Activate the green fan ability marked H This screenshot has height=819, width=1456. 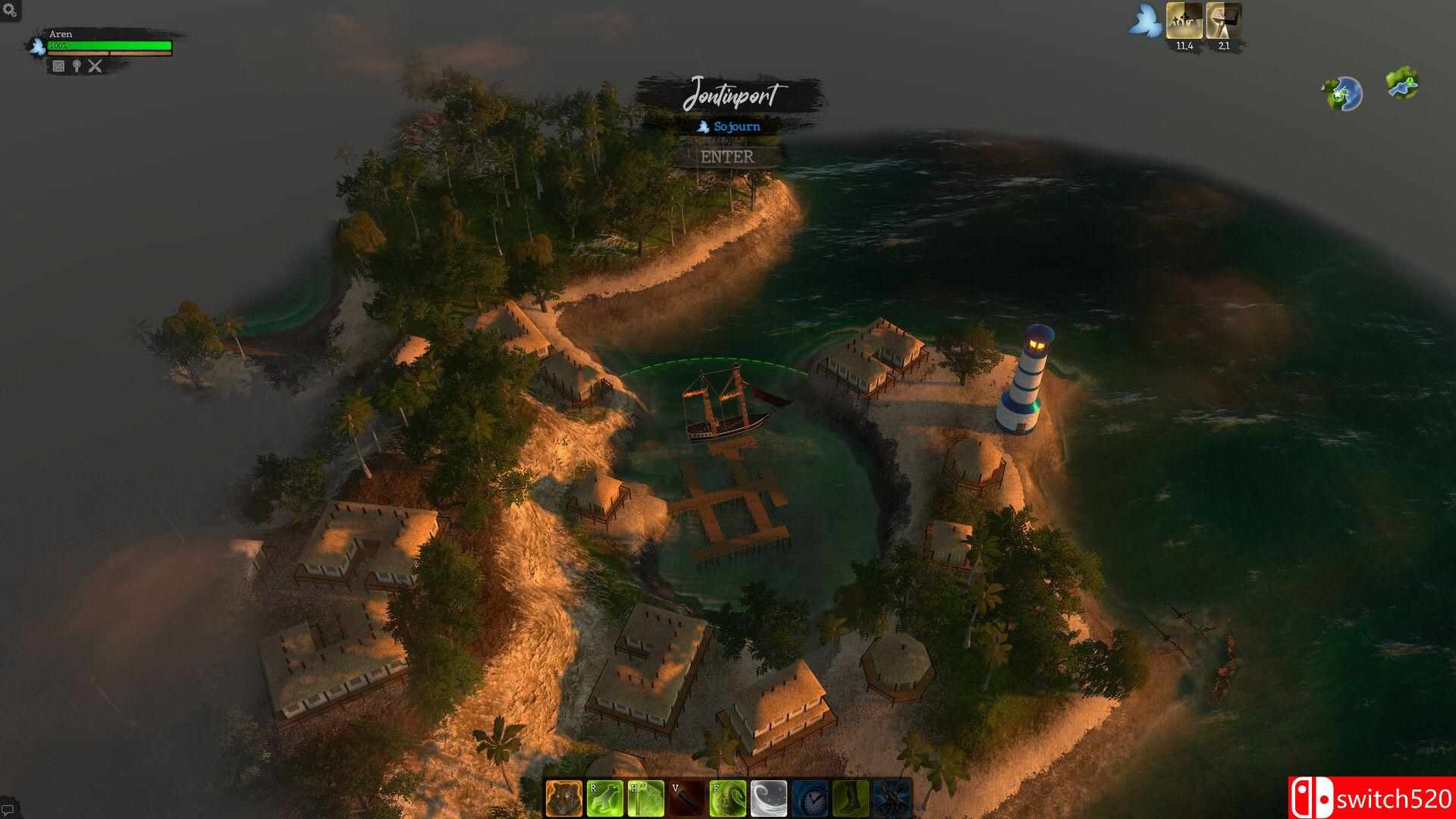pos(645,799)
